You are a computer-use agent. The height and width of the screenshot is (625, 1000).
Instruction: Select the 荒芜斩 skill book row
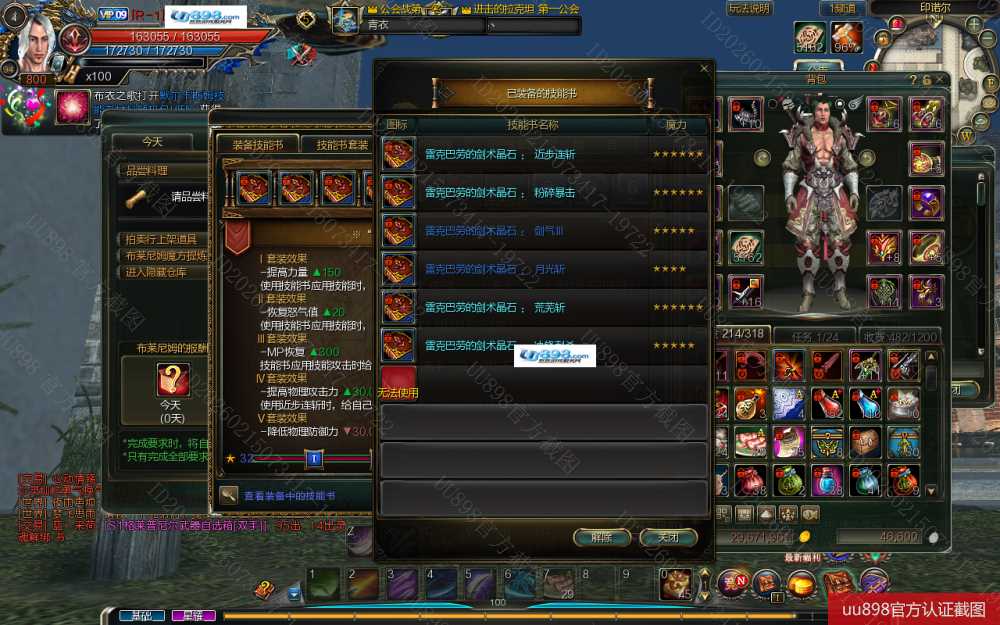point(545,307)
